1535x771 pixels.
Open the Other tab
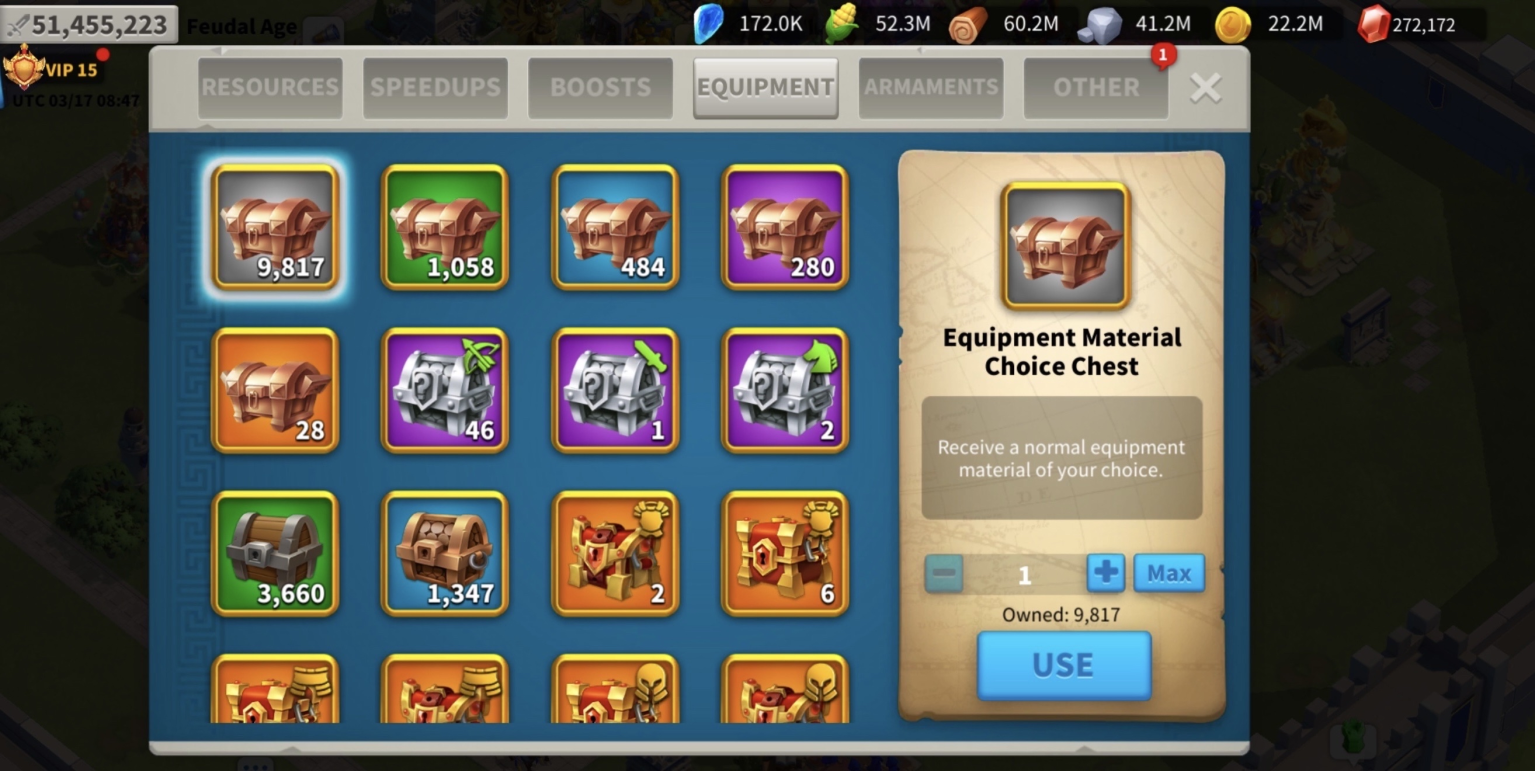point(1095,88)
